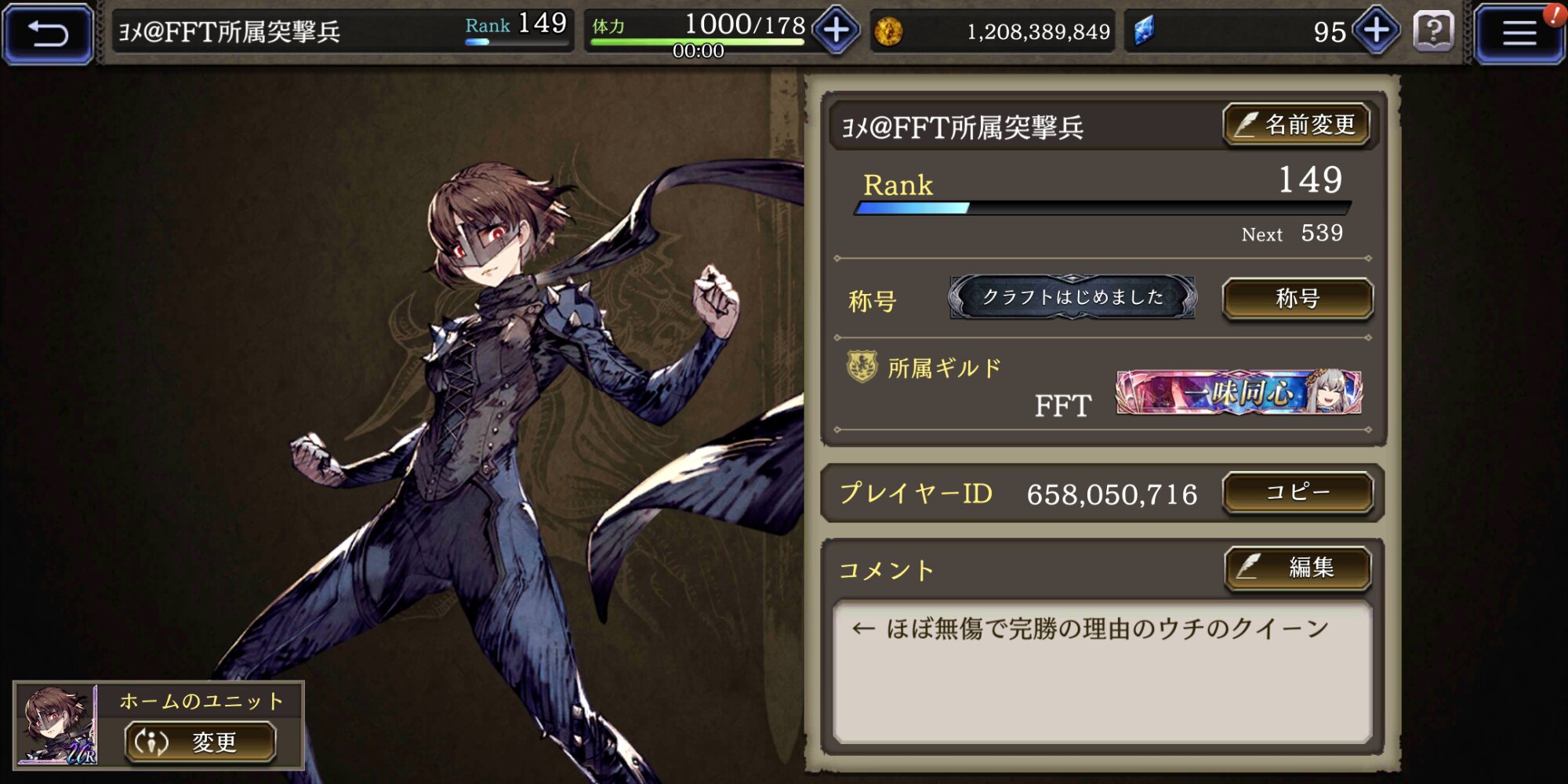Open the 称号 title selection button
The image size is (1568, 784).
pyautogui.click(x=1298, y=298)
